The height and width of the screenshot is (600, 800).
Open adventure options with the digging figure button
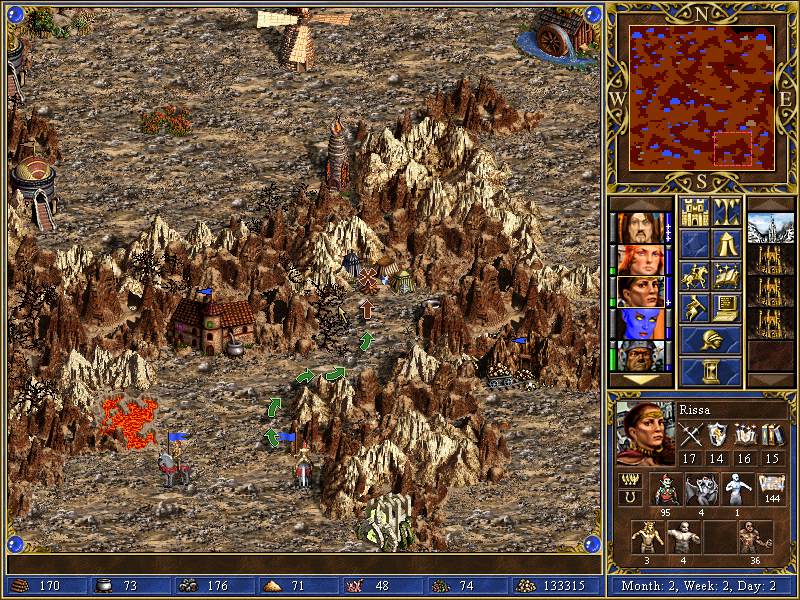(694, 307)
